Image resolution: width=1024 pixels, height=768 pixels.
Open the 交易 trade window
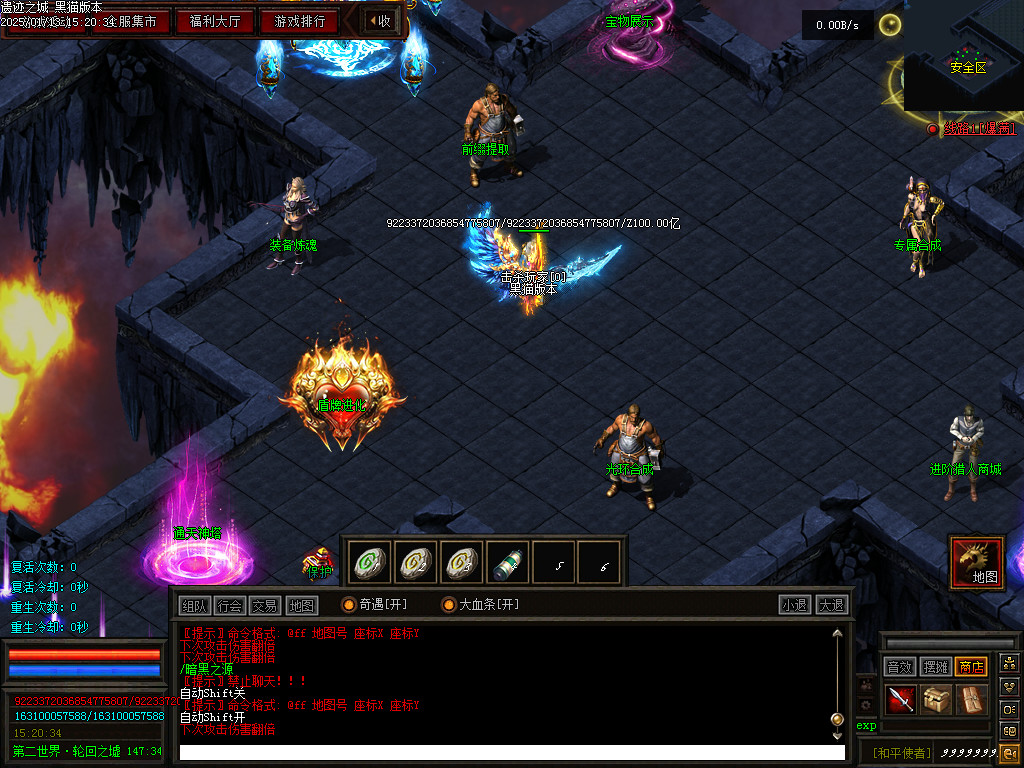tap(264, 605)
